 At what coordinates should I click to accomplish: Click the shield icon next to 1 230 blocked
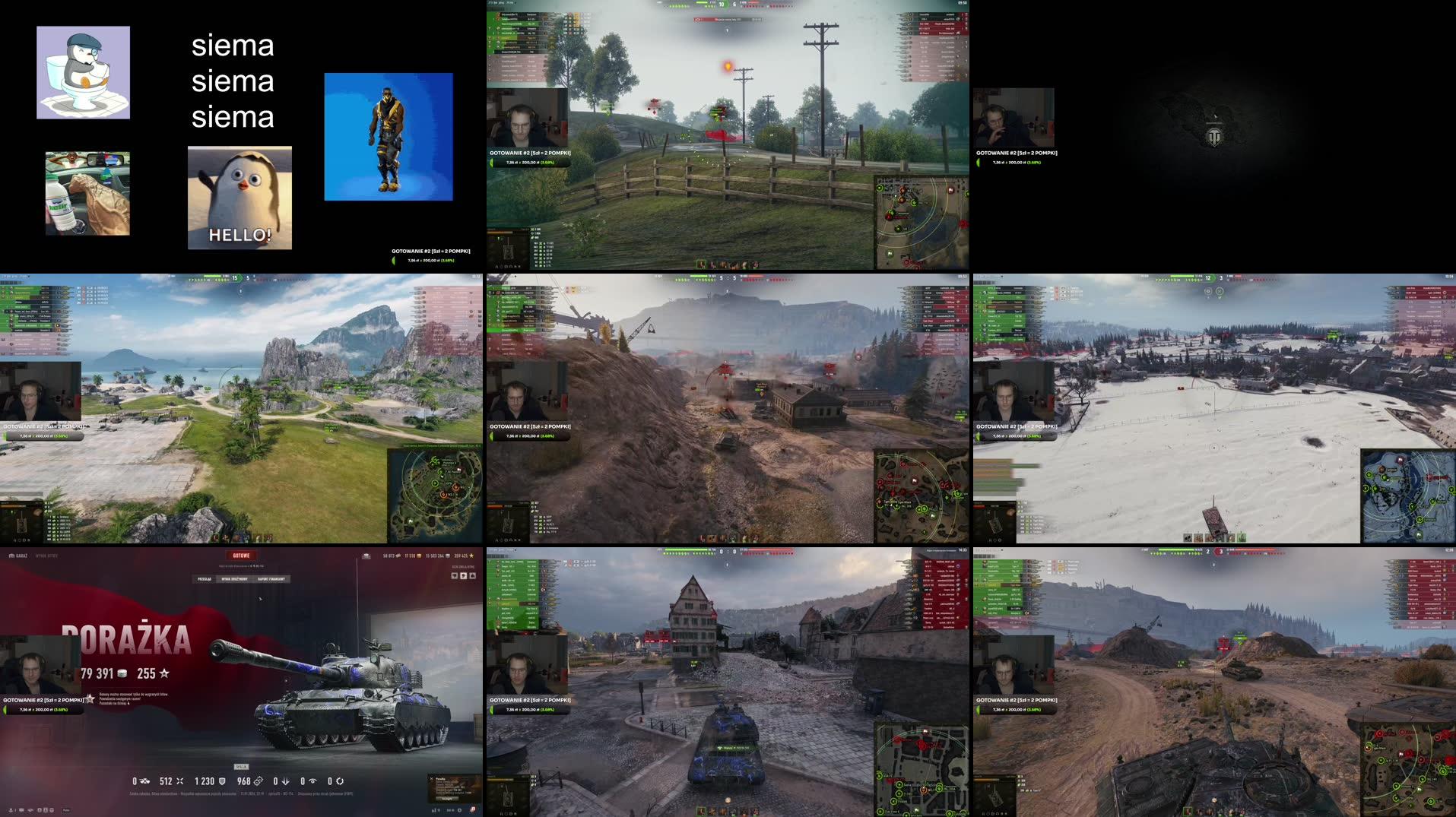[x=222, y=781]
